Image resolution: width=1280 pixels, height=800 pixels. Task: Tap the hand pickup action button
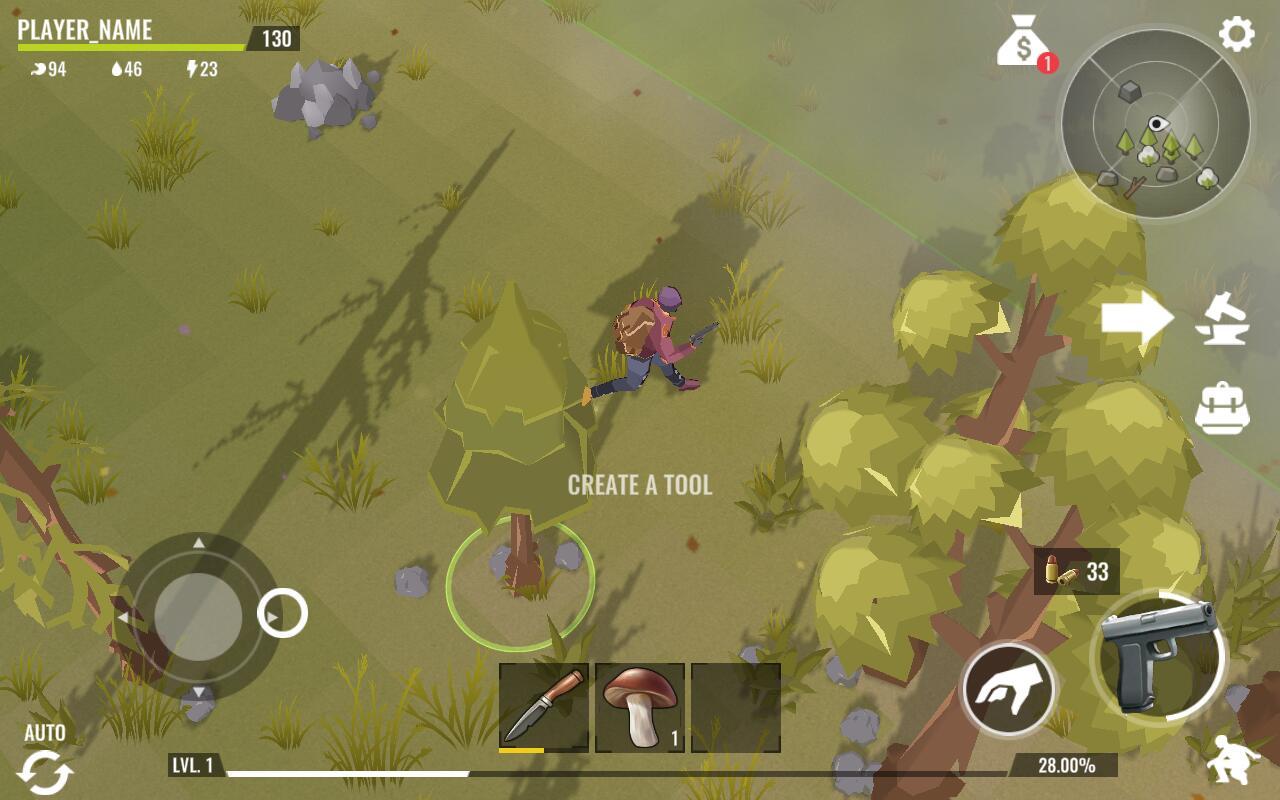[x=1008, y=690]
